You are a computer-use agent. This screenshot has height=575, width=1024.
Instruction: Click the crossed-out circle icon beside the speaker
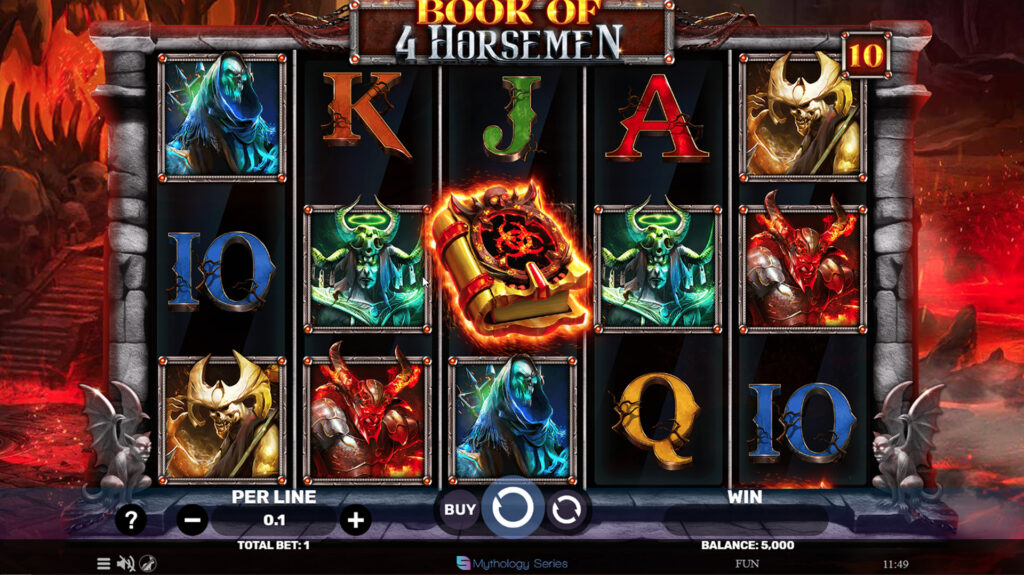(x=148, y=564)
